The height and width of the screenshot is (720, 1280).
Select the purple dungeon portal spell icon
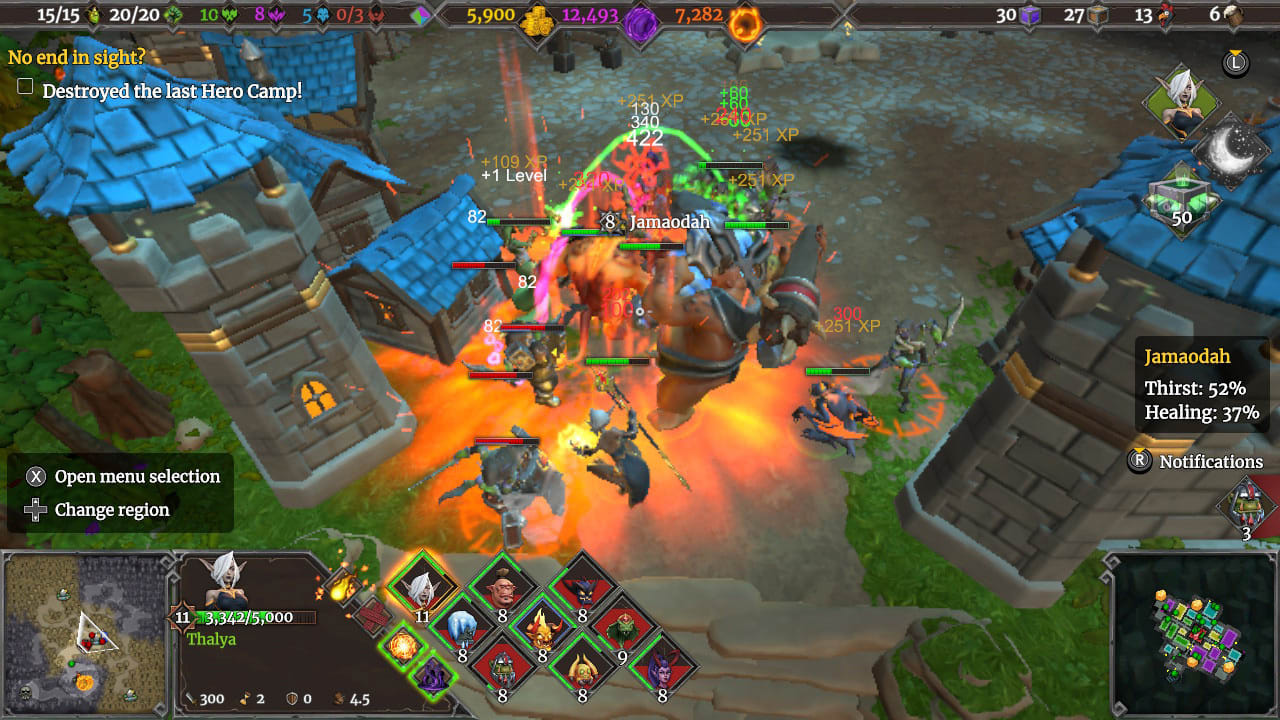pos(433,677)
